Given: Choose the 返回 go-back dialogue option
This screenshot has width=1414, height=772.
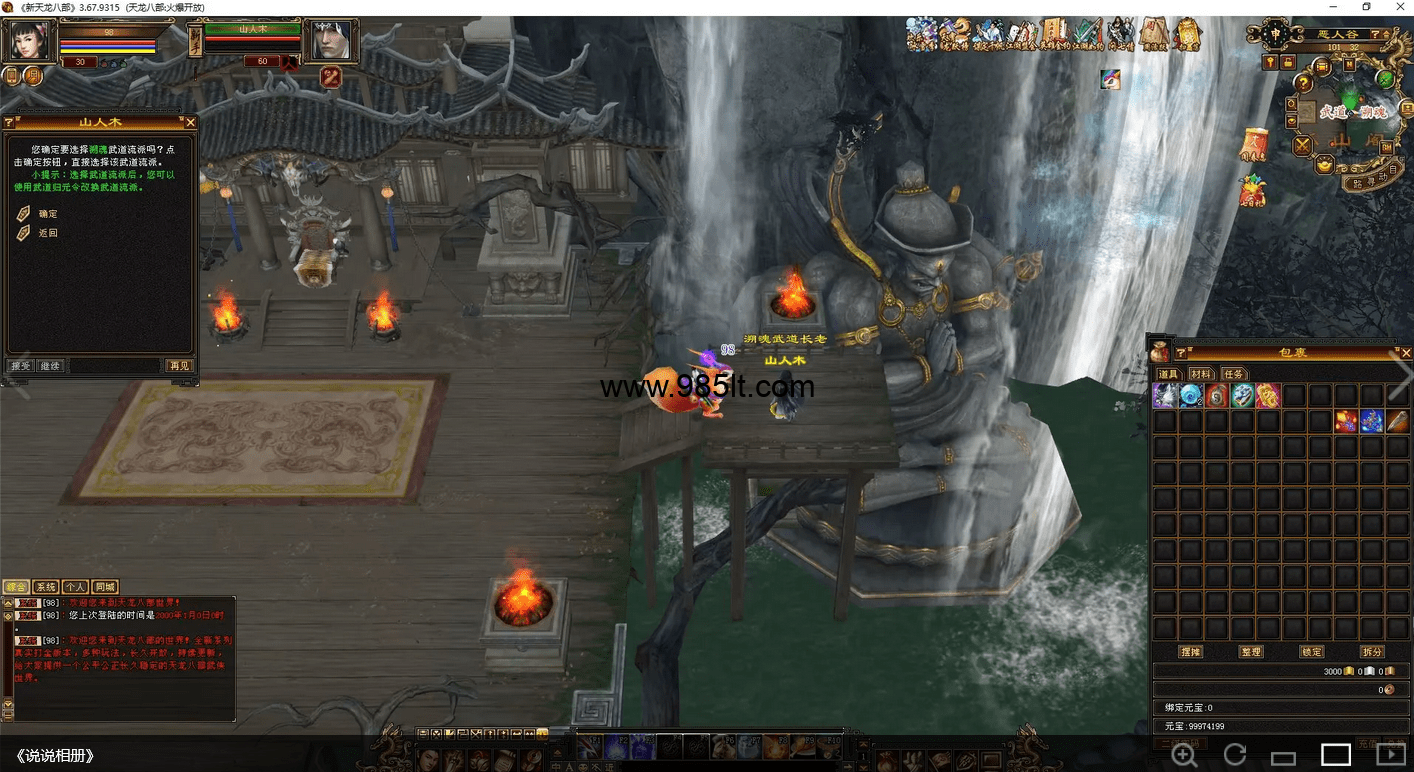Looking at the screenshot, I should [x=48, y=233].
